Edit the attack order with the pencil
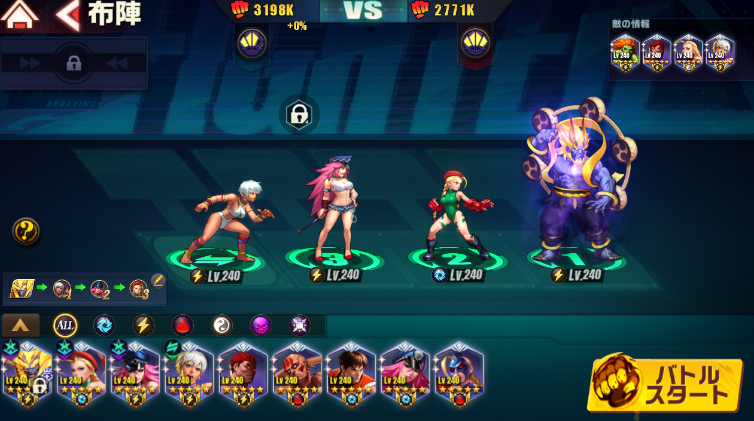Viewport: 754px width, 421px height. 157,280
